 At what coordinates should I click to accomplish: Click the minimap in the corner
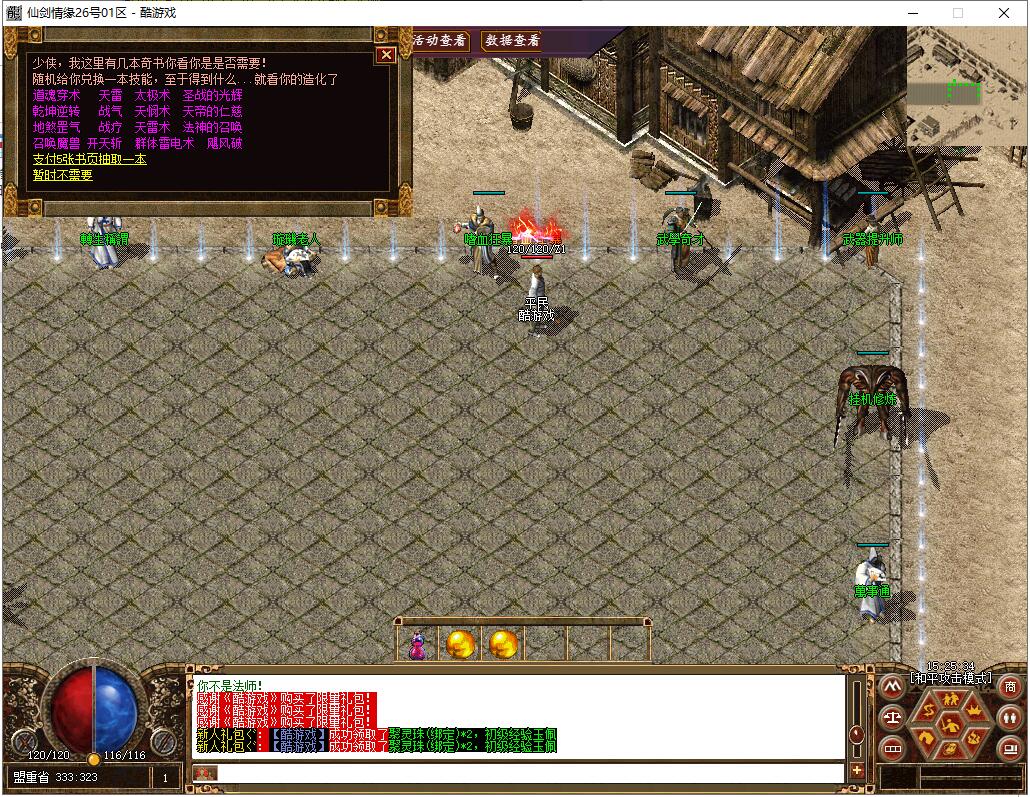pos(966,84)
